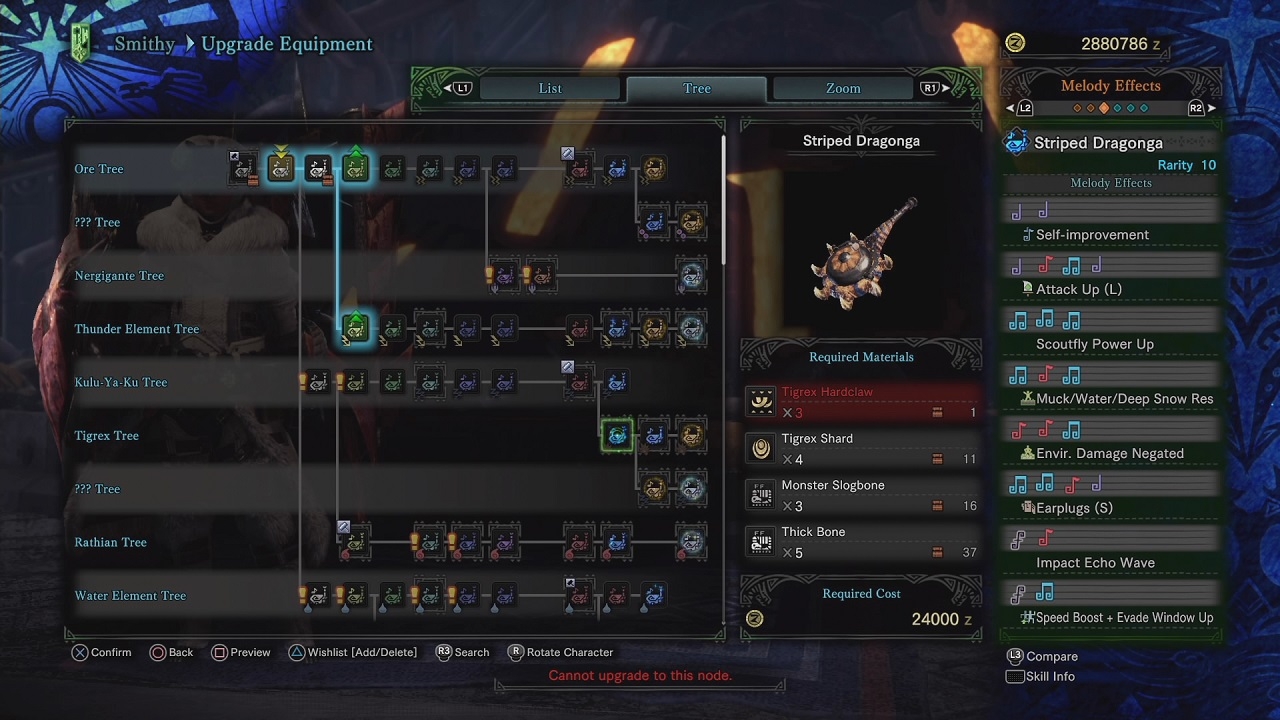Choose the Rathian Tree row label
This screenshot has width=1280, height=720.
(110, 542)
